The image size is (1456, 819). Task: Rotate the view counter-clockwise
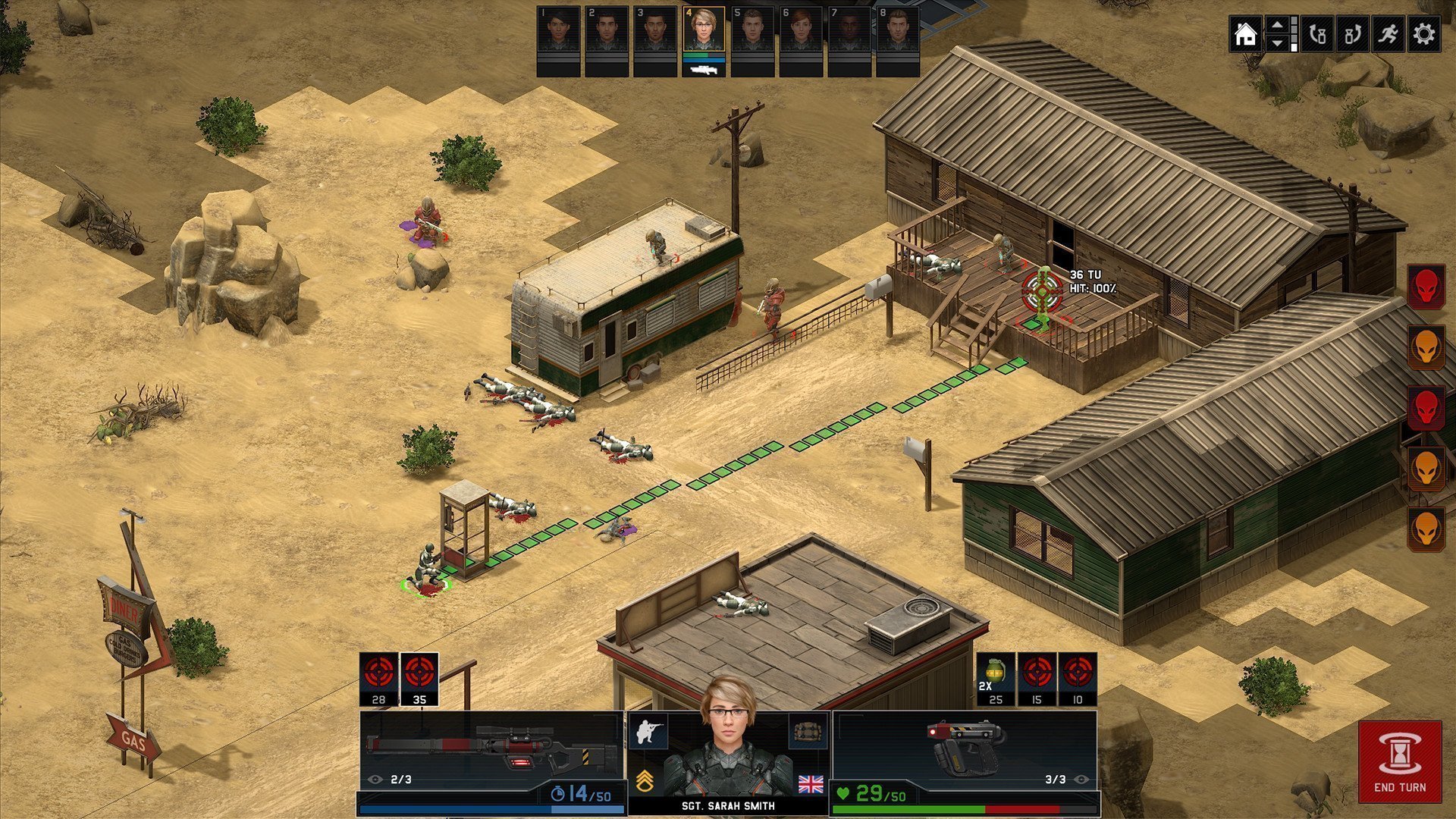[1317, 35]
